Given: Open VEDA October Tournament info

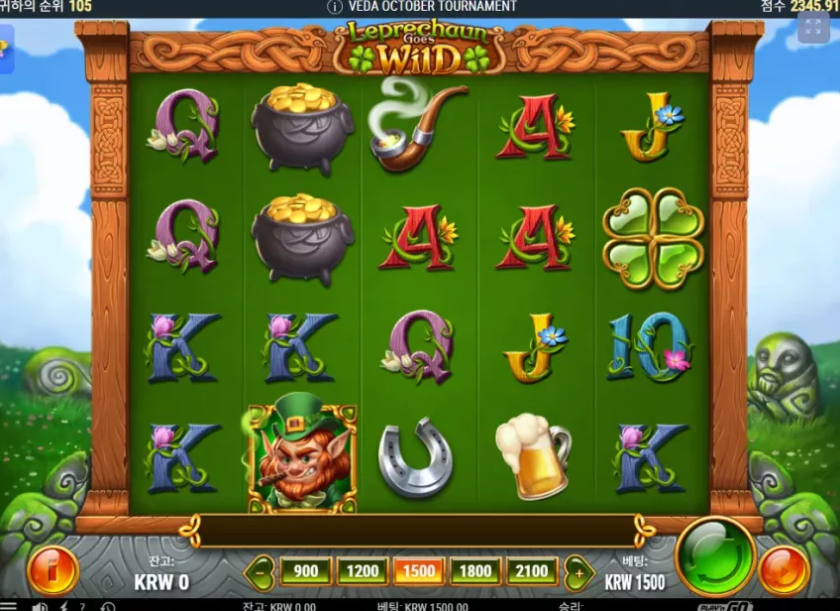Looking at the screenshot, I should (335, 6).
